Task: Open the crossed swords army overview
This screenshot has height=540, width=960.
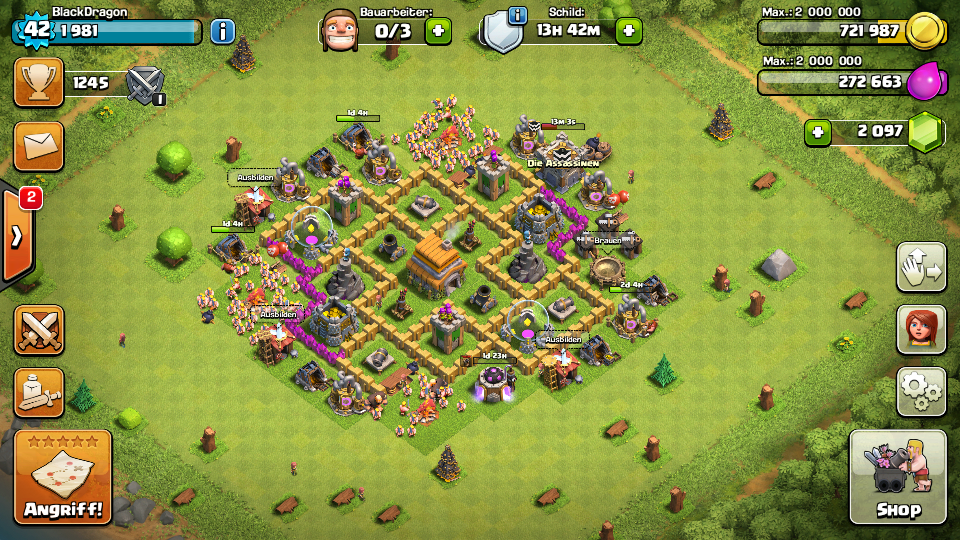Action: coord(38,330)
